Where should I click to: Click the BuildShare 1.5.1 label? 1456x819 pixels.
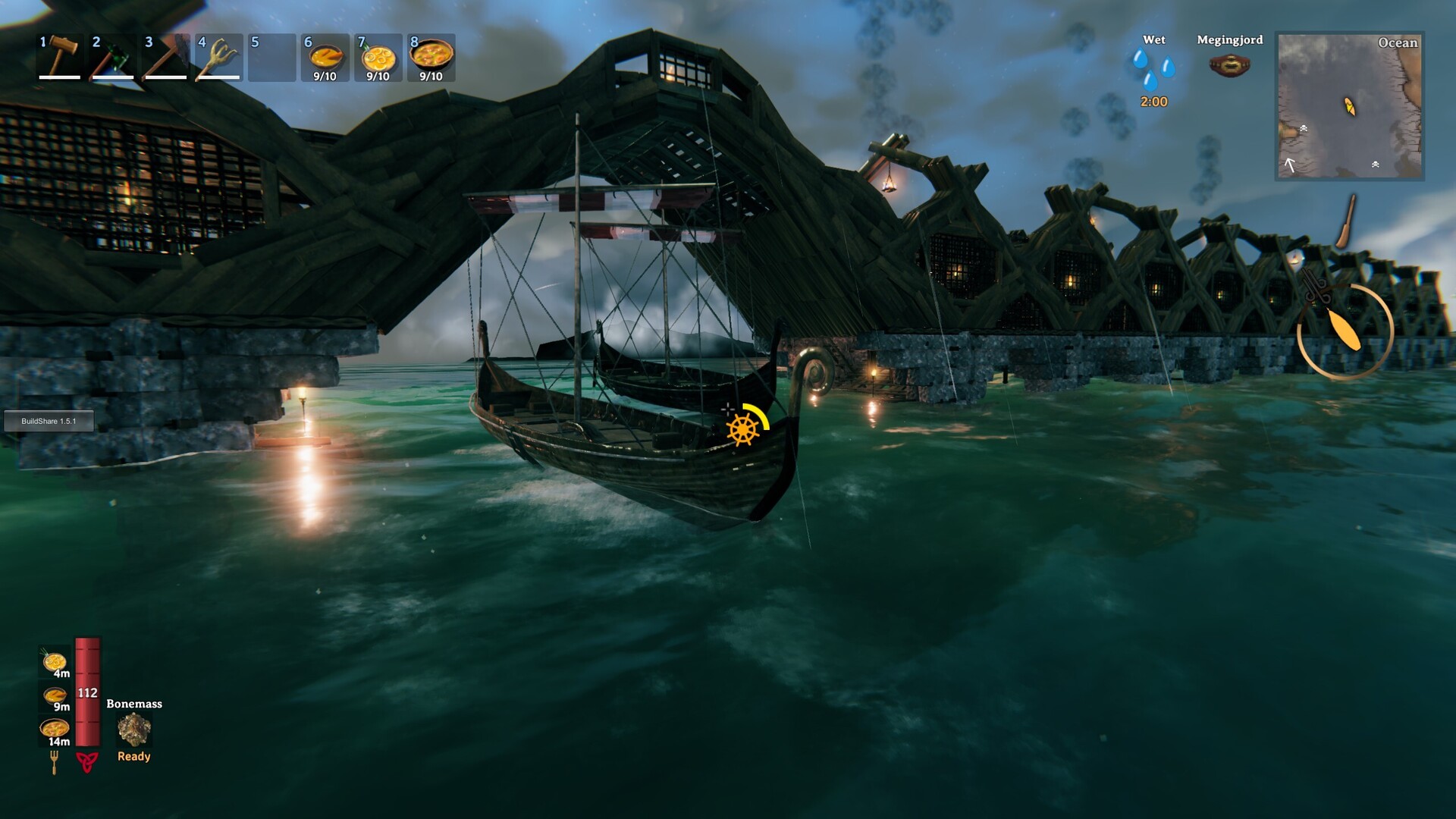pyautogui.click(x=49, y=421)
